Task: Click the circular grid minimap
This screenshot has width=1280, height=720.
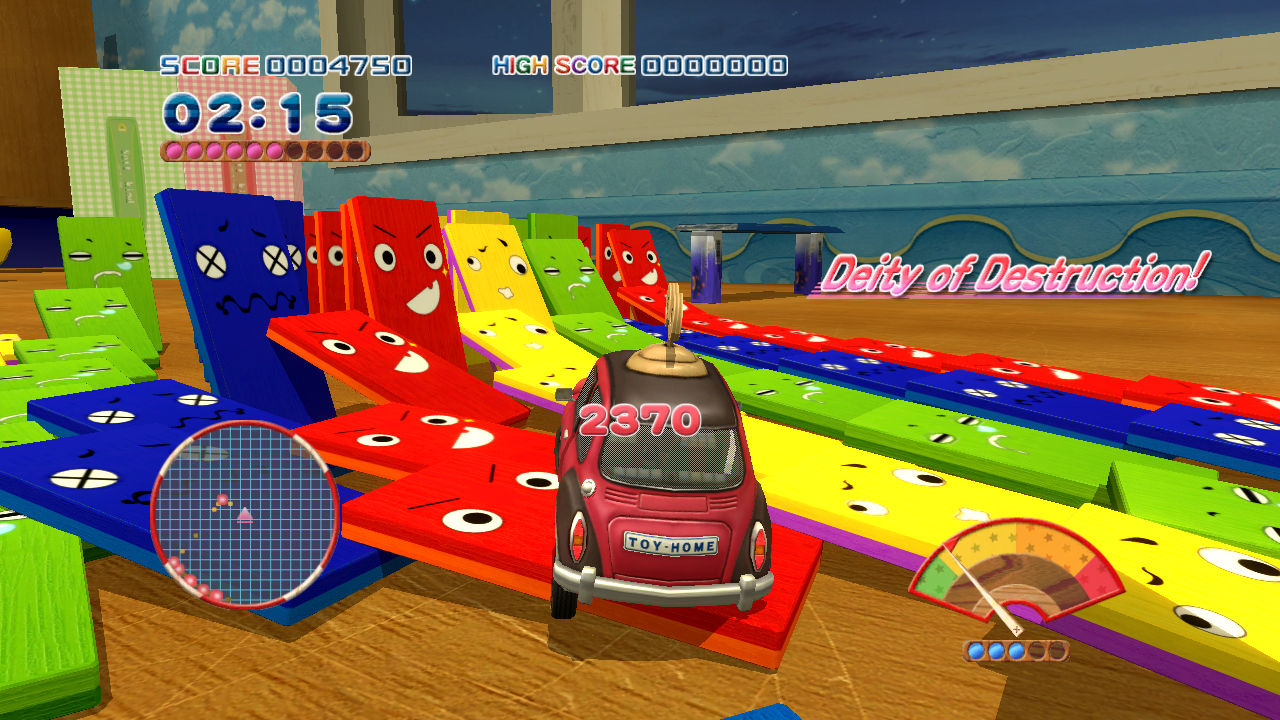Action: 245,514
